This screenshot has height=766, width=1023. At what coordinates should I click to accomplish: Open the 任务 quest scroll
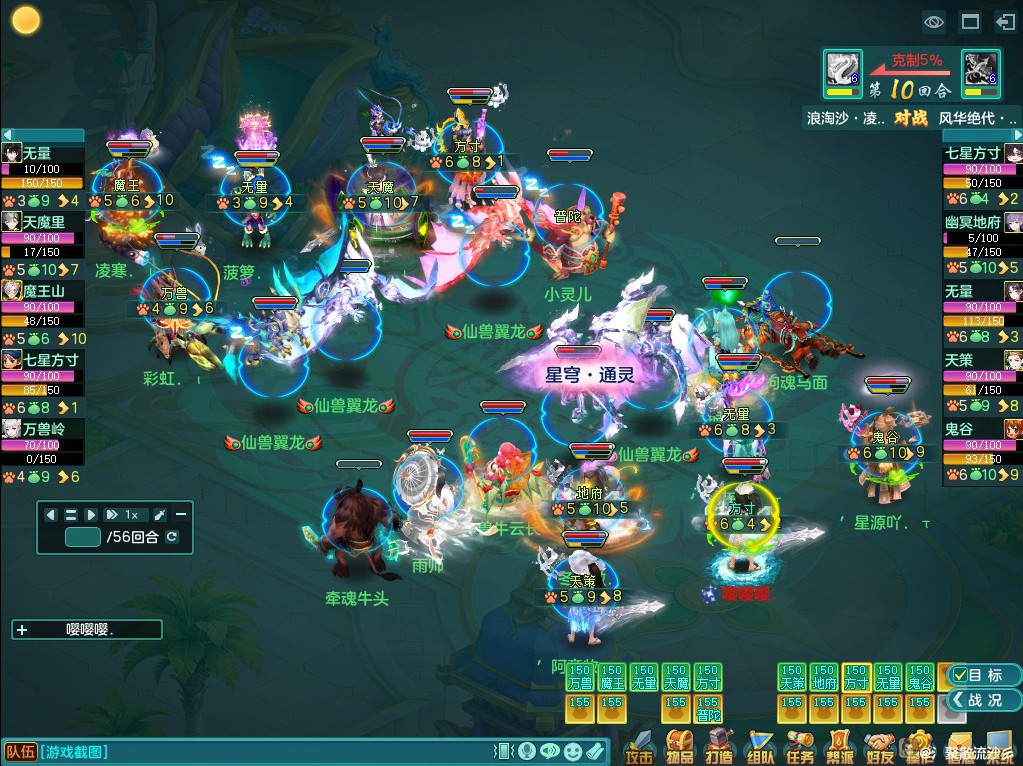[800, 747]
